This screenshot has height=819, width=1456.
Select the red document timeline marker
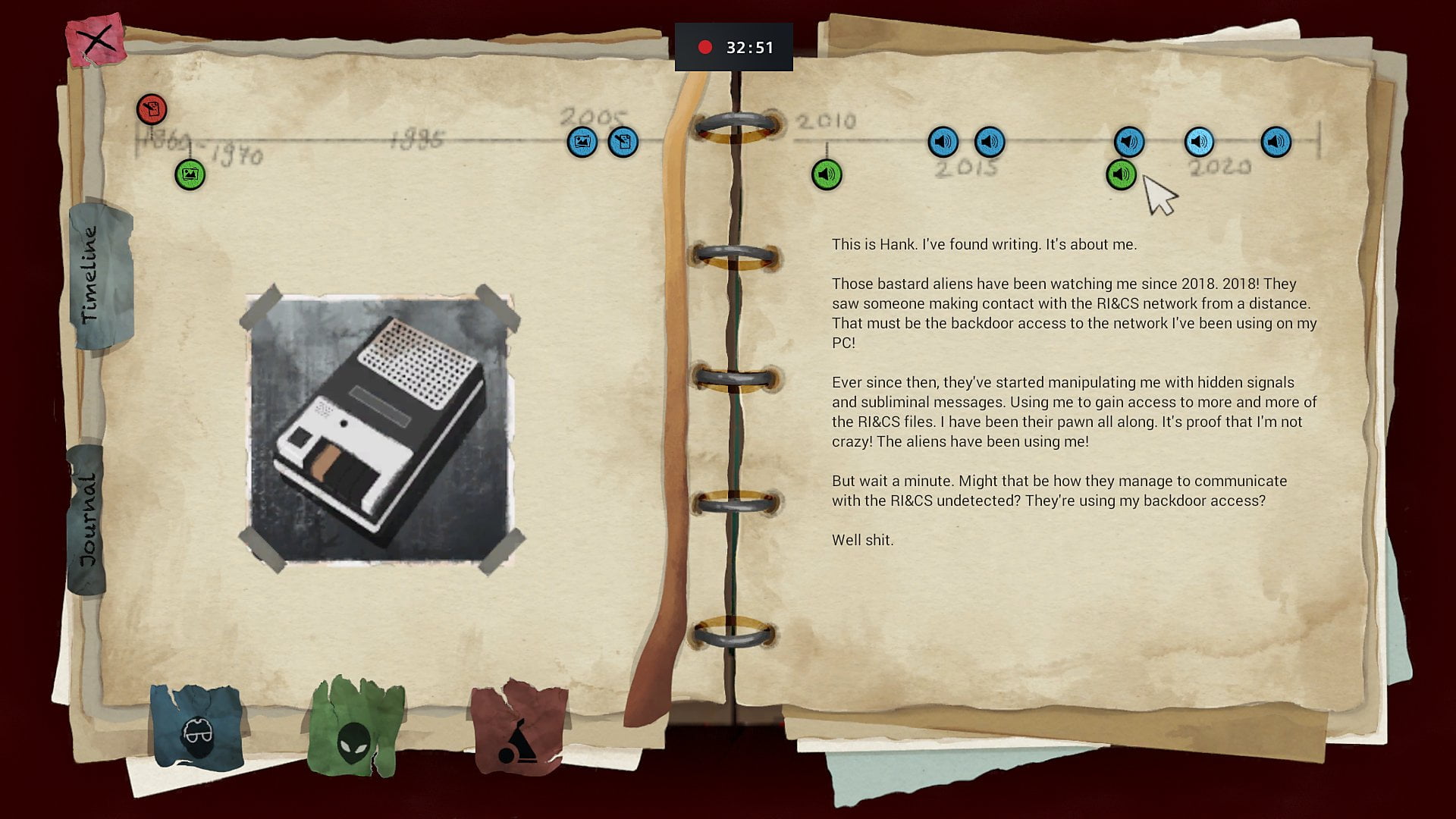click(152, 110)
